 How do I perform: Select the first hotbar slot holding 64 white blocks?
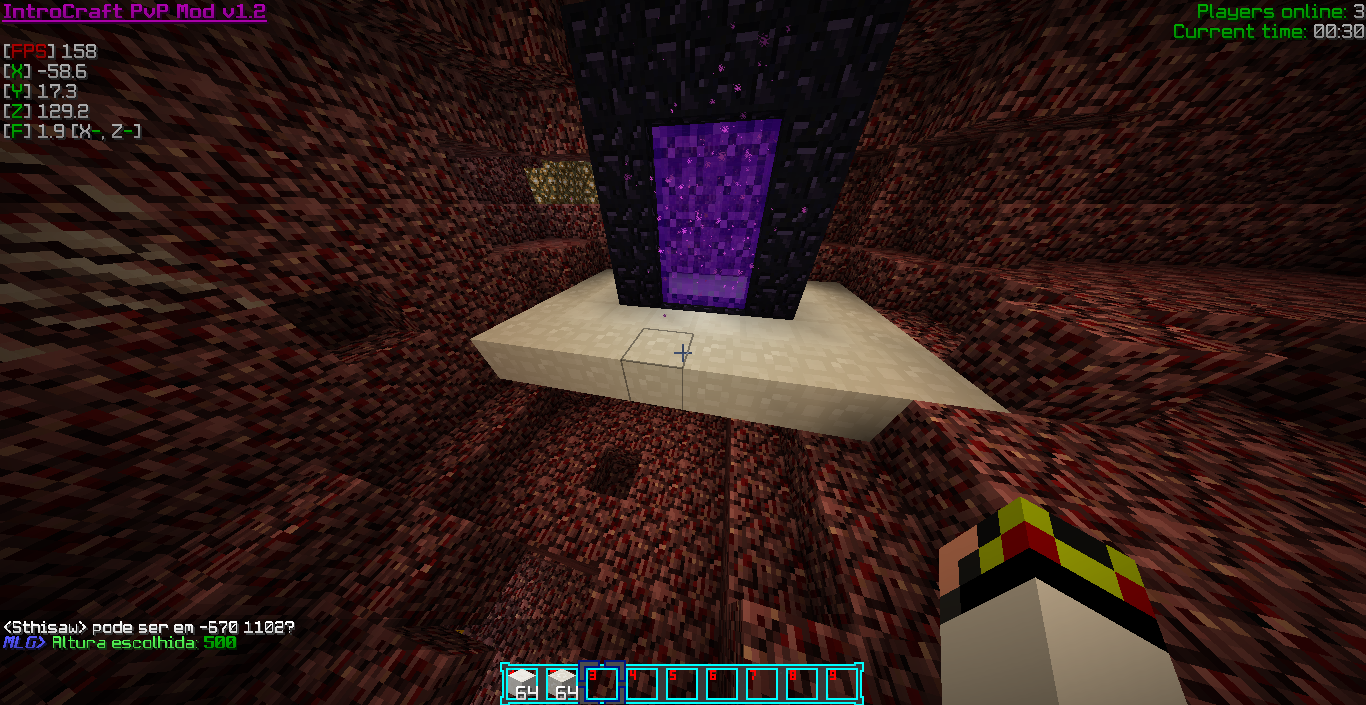522,684
